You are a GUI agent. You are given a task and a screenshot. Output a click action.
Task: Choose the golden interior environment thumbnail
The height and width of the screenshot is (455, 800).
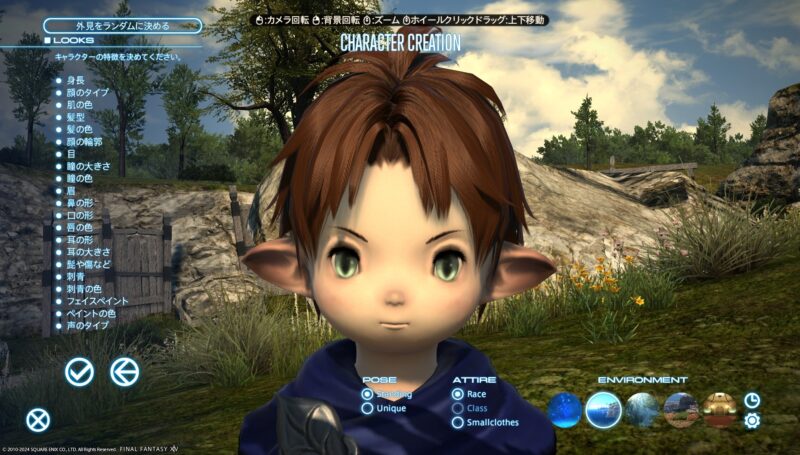coord(719,409)
